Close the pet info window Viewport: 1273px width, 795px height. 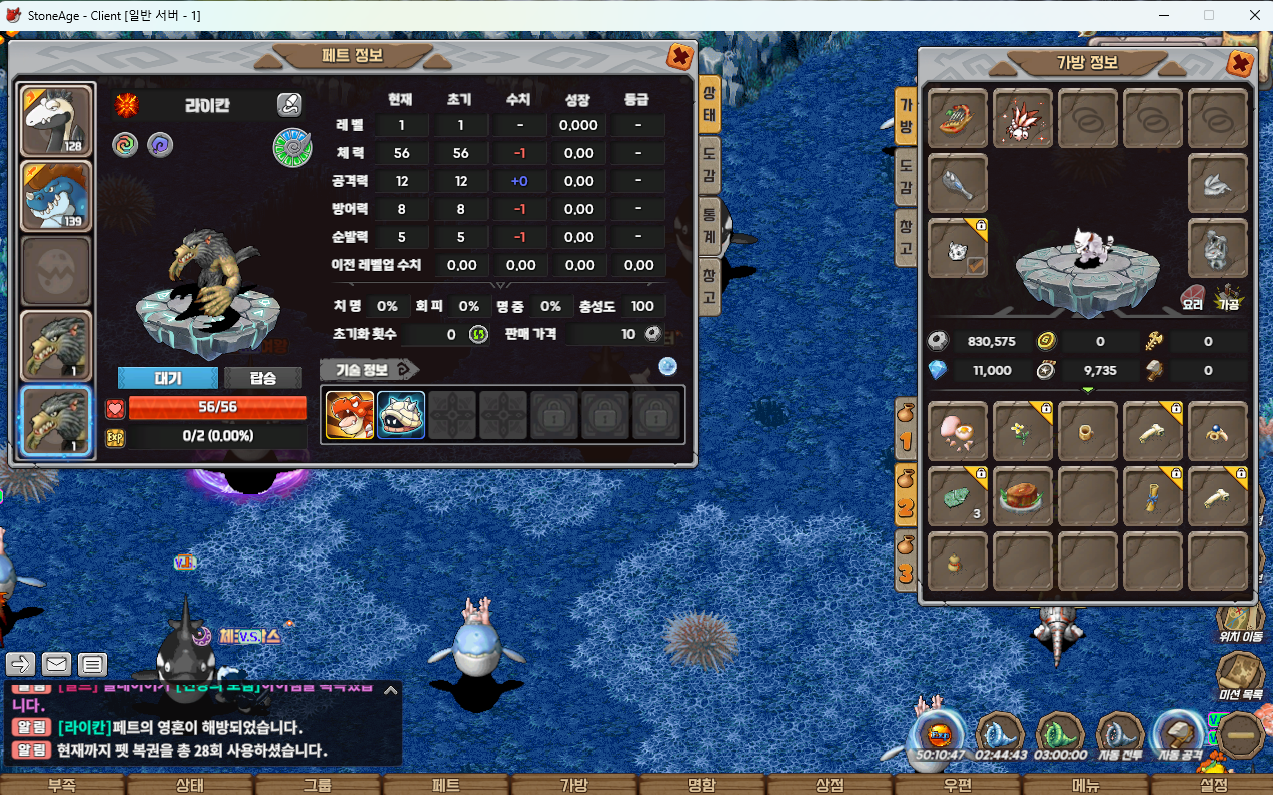680,57
